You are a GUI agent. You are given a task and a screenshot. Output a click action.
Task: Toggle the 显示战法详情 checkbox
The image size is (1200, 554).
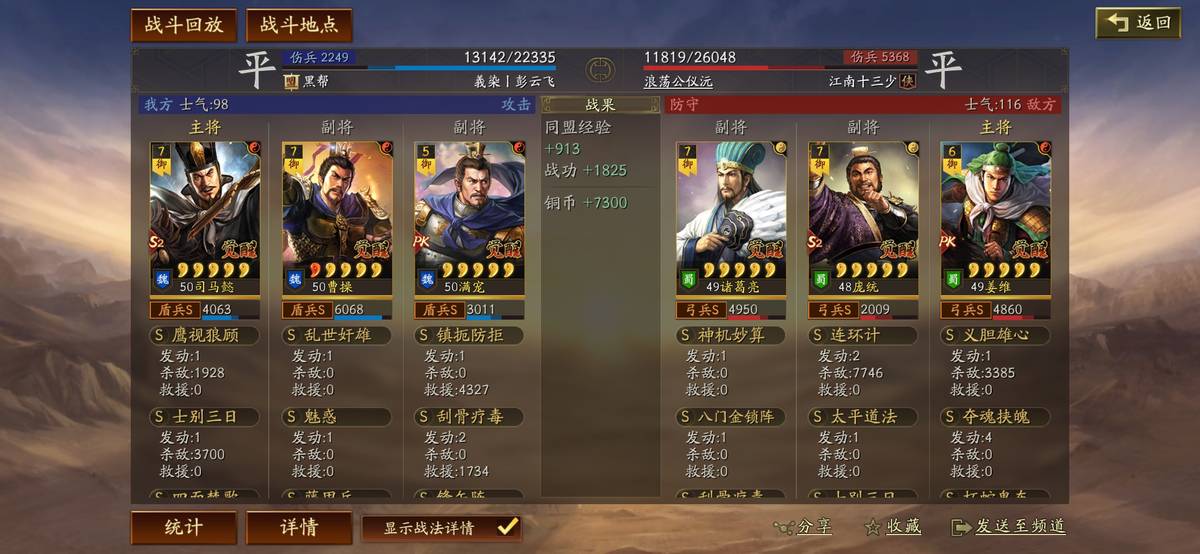point(507,527)
